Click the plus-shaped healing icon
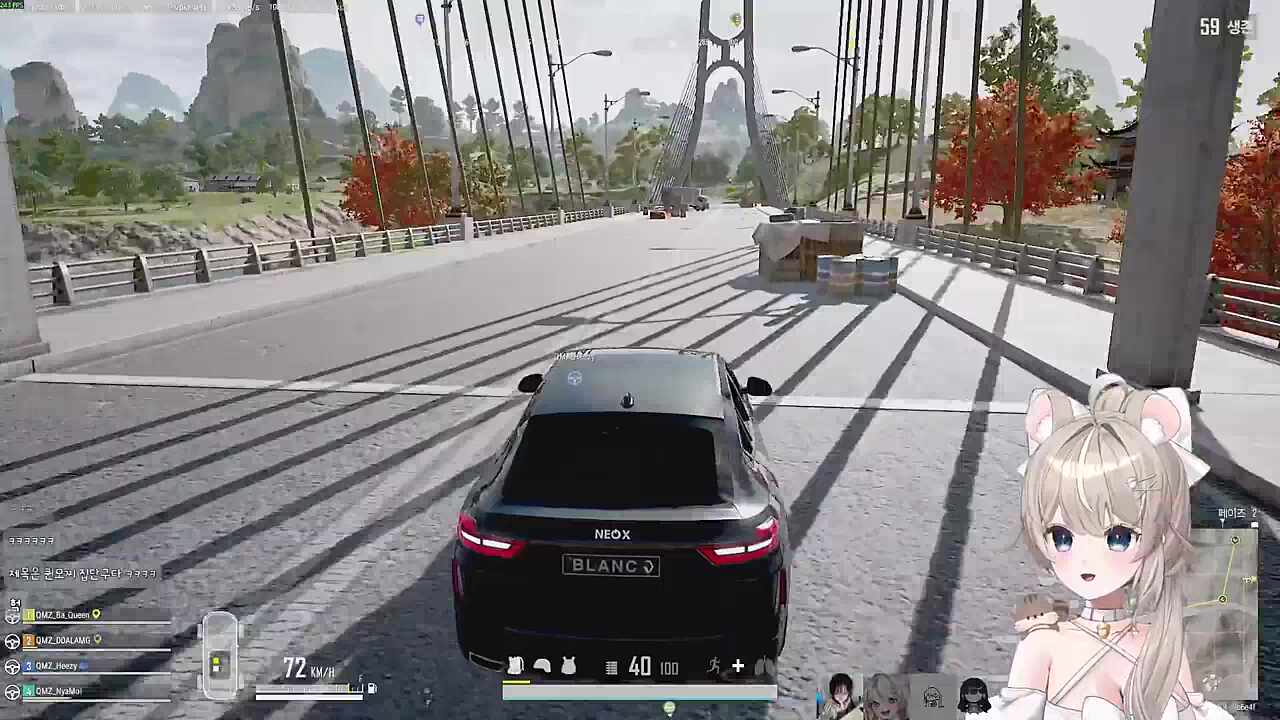The height and width of the screenshot is (720, 1280). 738,666
